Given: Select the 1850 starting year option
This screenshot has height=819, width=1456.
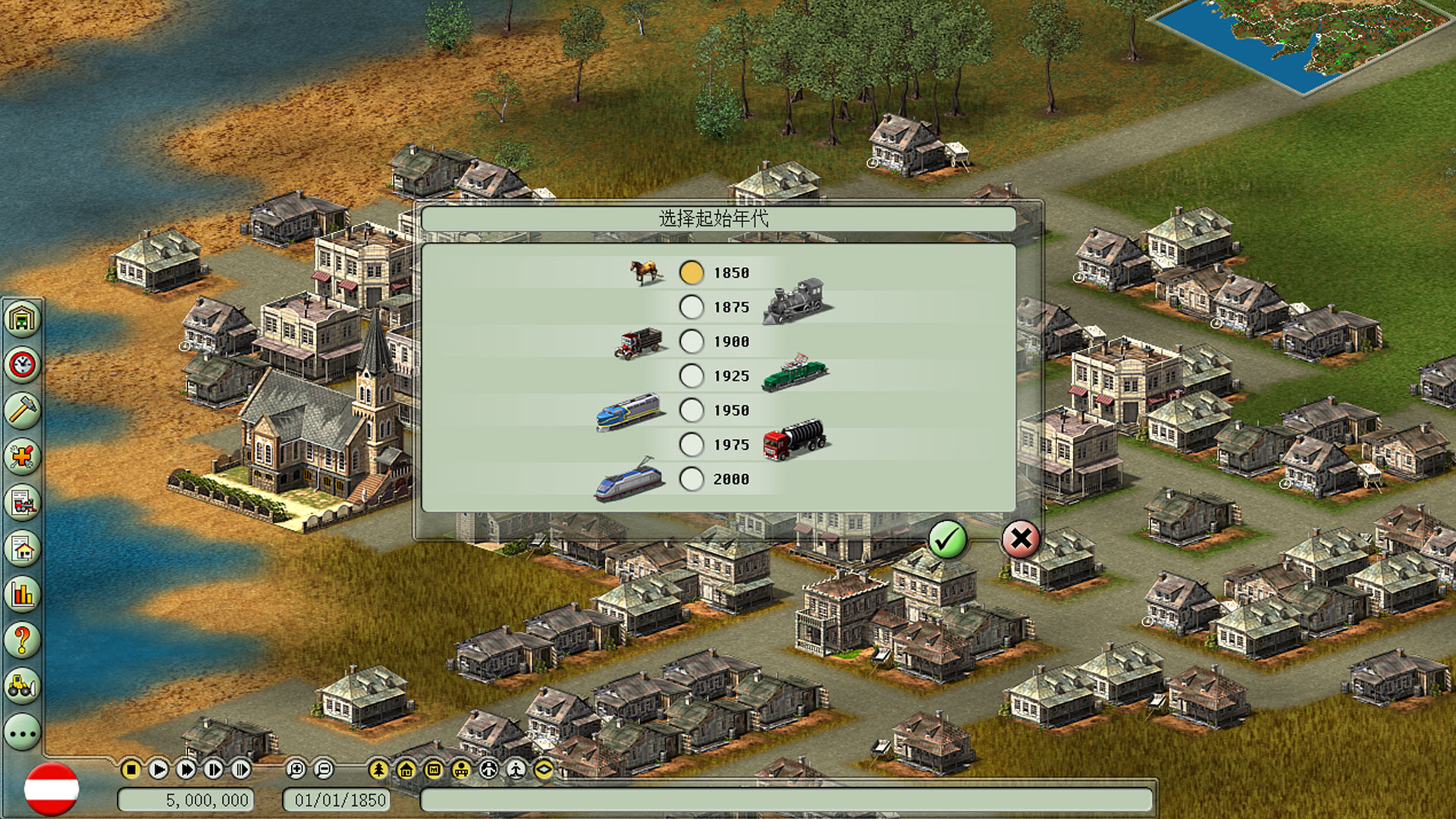Looking at the screenshot, I should tap(692, 273).
